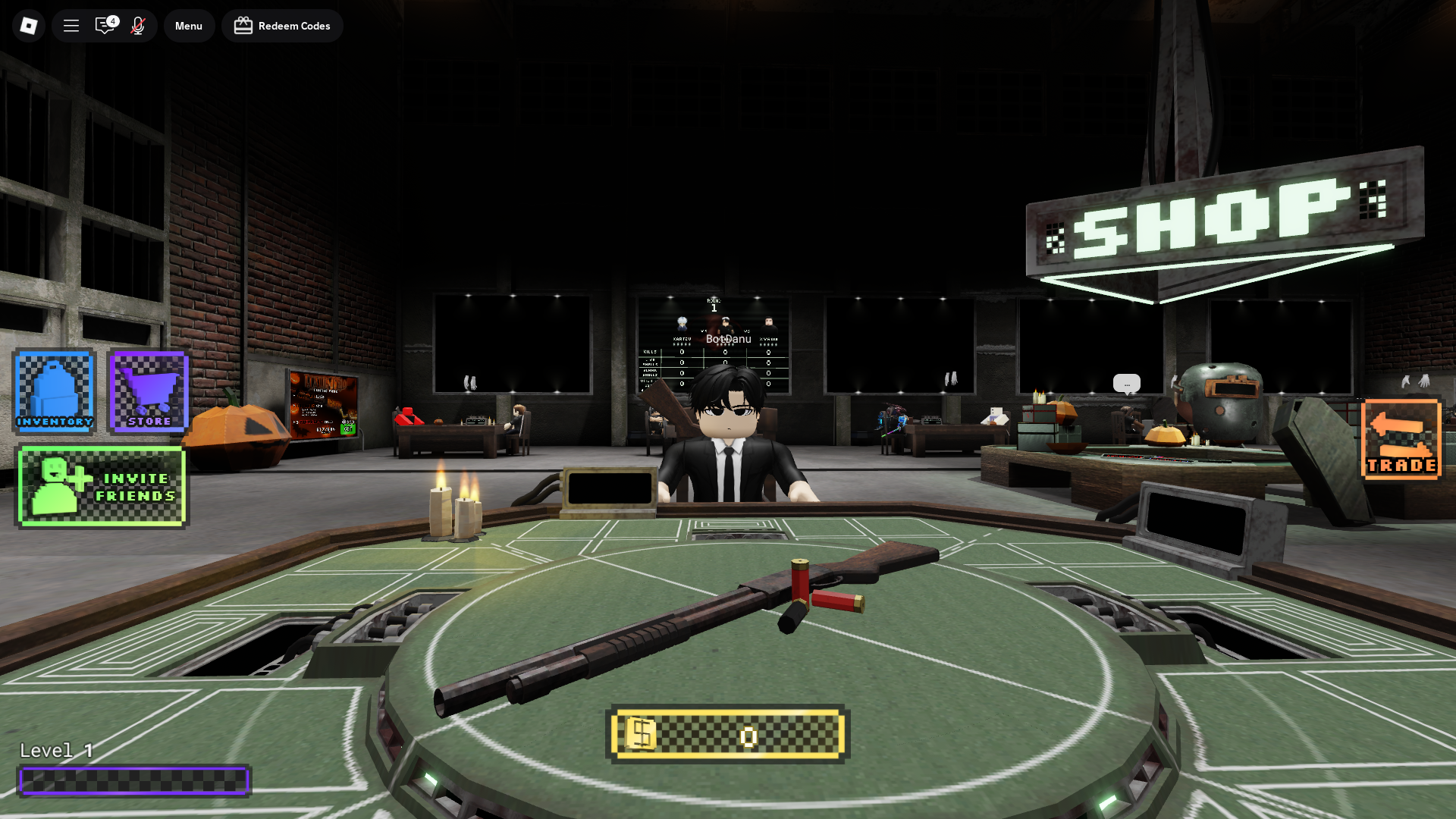1456x819 pixels.
Task: Open the Store shopping cart panel
Action: pyautogui.click(x=147, y=391)
